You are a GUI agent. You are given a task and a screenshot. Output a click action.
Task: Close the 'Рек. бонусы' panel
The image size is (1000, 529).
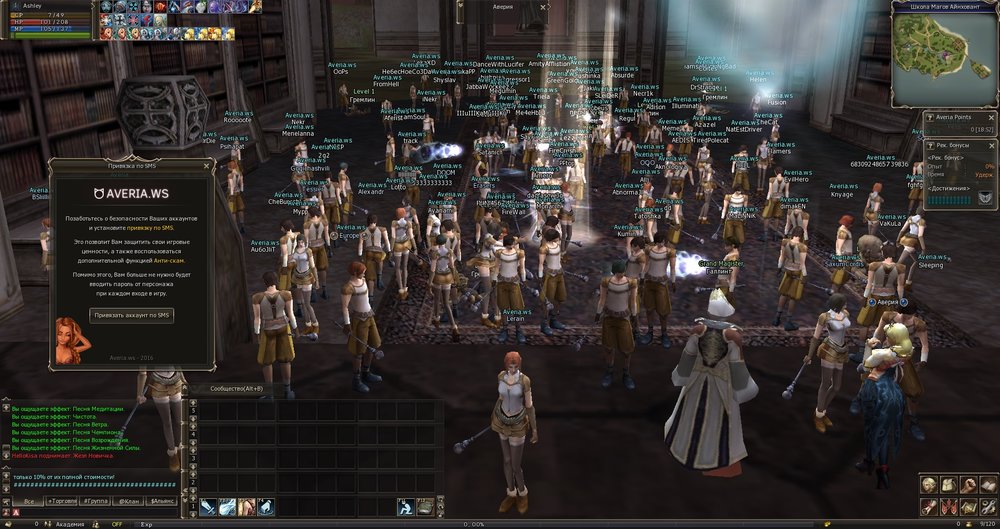993,147
